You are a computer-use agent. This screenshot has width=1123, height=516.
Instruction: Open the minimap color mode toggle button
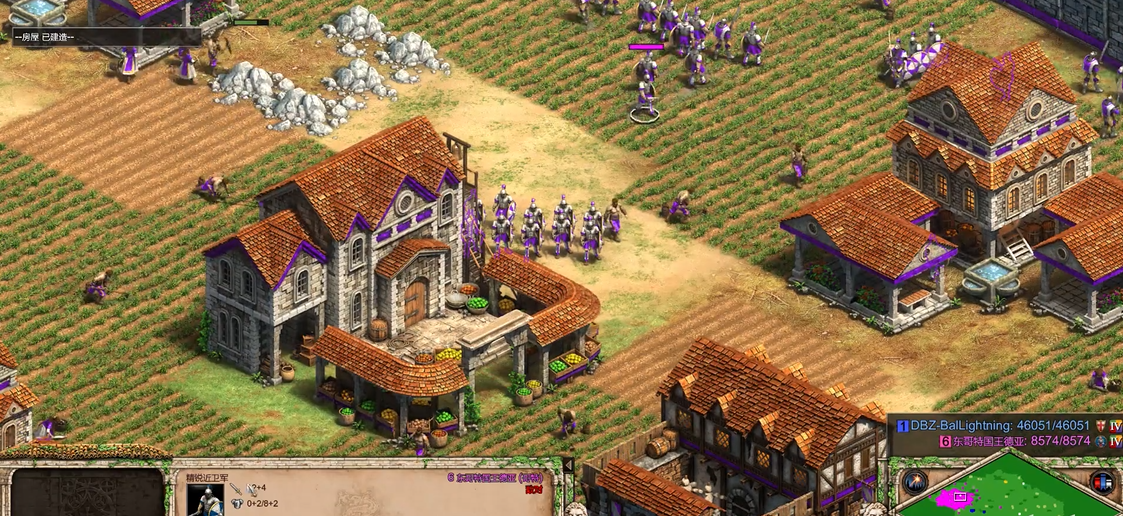[x=1102, y=482]
